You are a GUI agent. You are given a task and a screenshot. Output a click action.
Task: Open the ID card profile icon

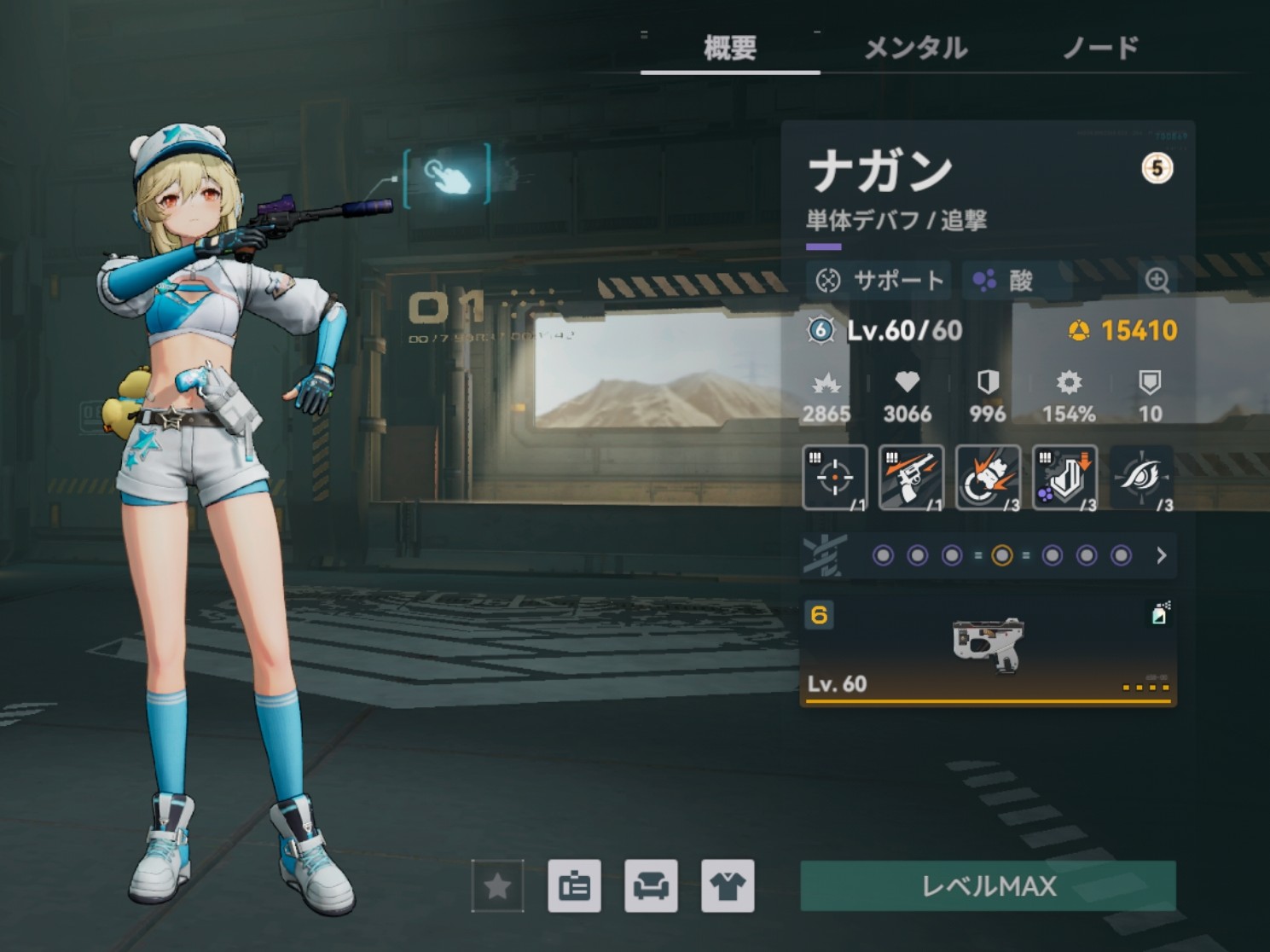click(574, 886)
